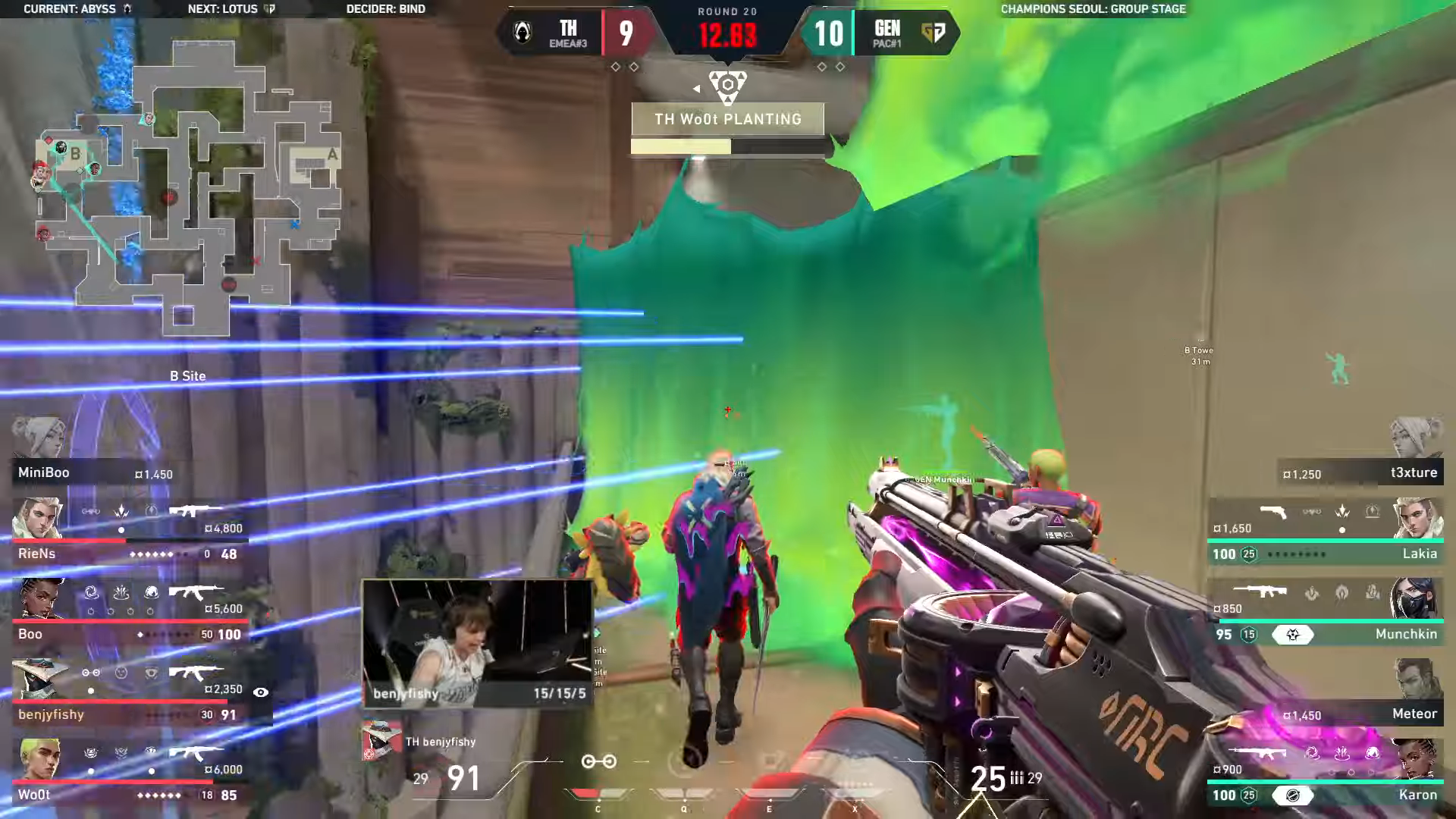This screenshot has height=819, width=1456.
Task: Click Karon's ultimate ready icon
Action: [1293, 795]
